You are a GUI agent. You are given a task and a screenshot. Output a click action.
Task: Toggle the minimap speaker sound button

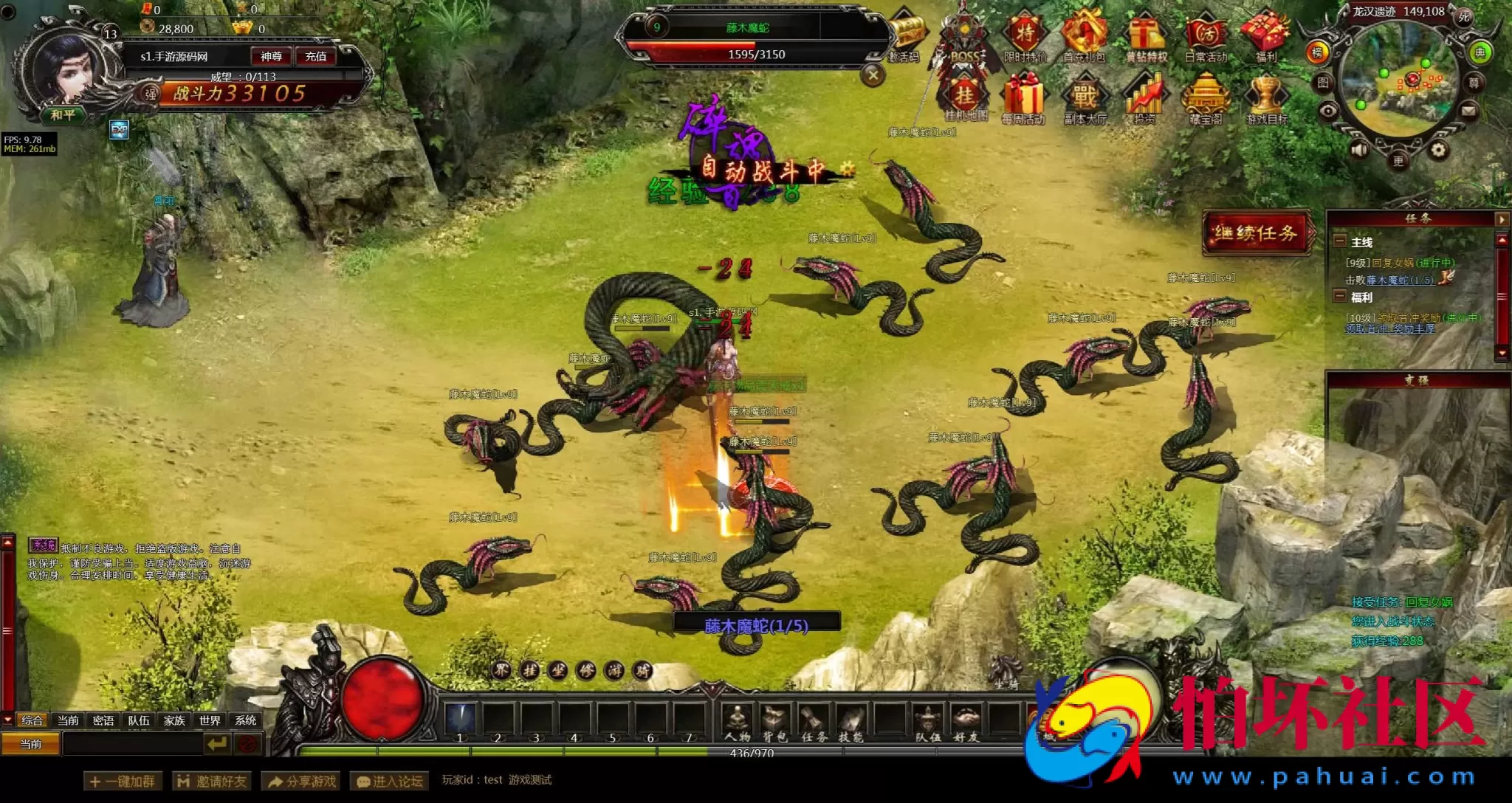[1360, 151]
